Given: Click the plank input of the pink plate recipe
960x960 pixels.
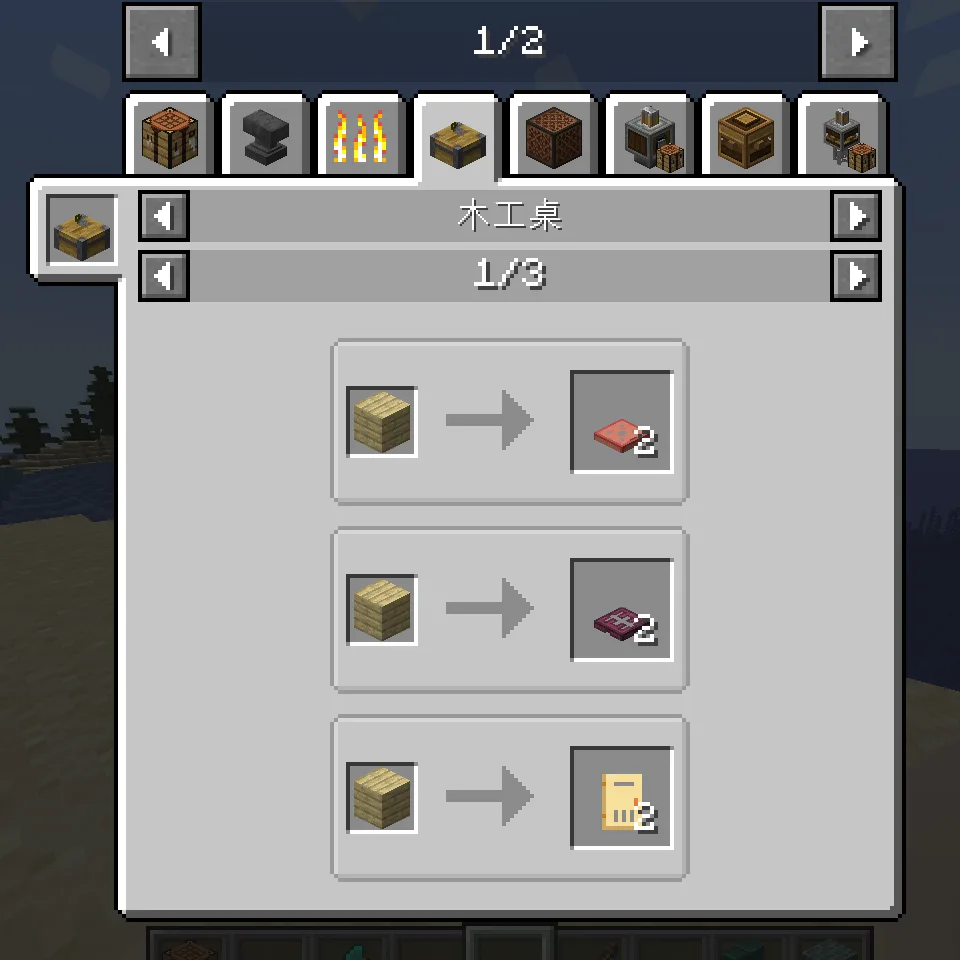Looking at the screenshot, I should [382, 422].
